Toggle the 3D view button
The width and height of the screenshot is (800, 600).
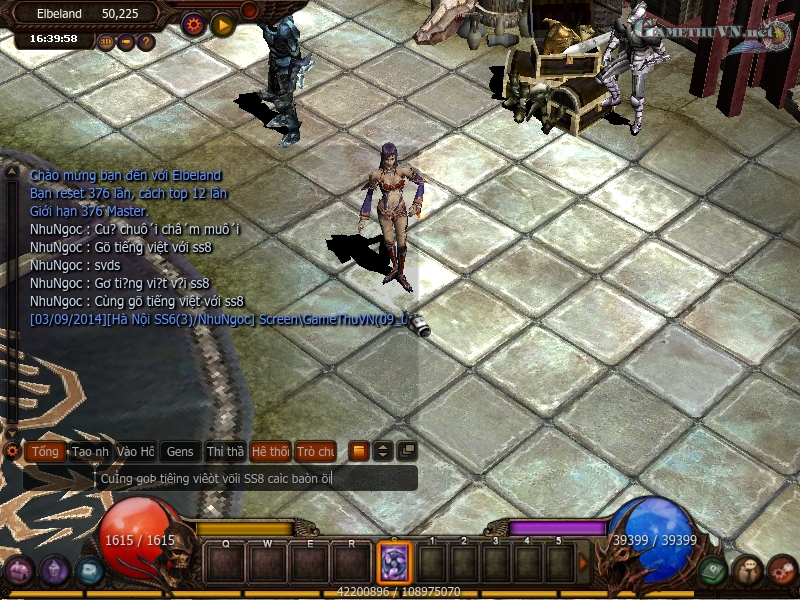(106, 42)
